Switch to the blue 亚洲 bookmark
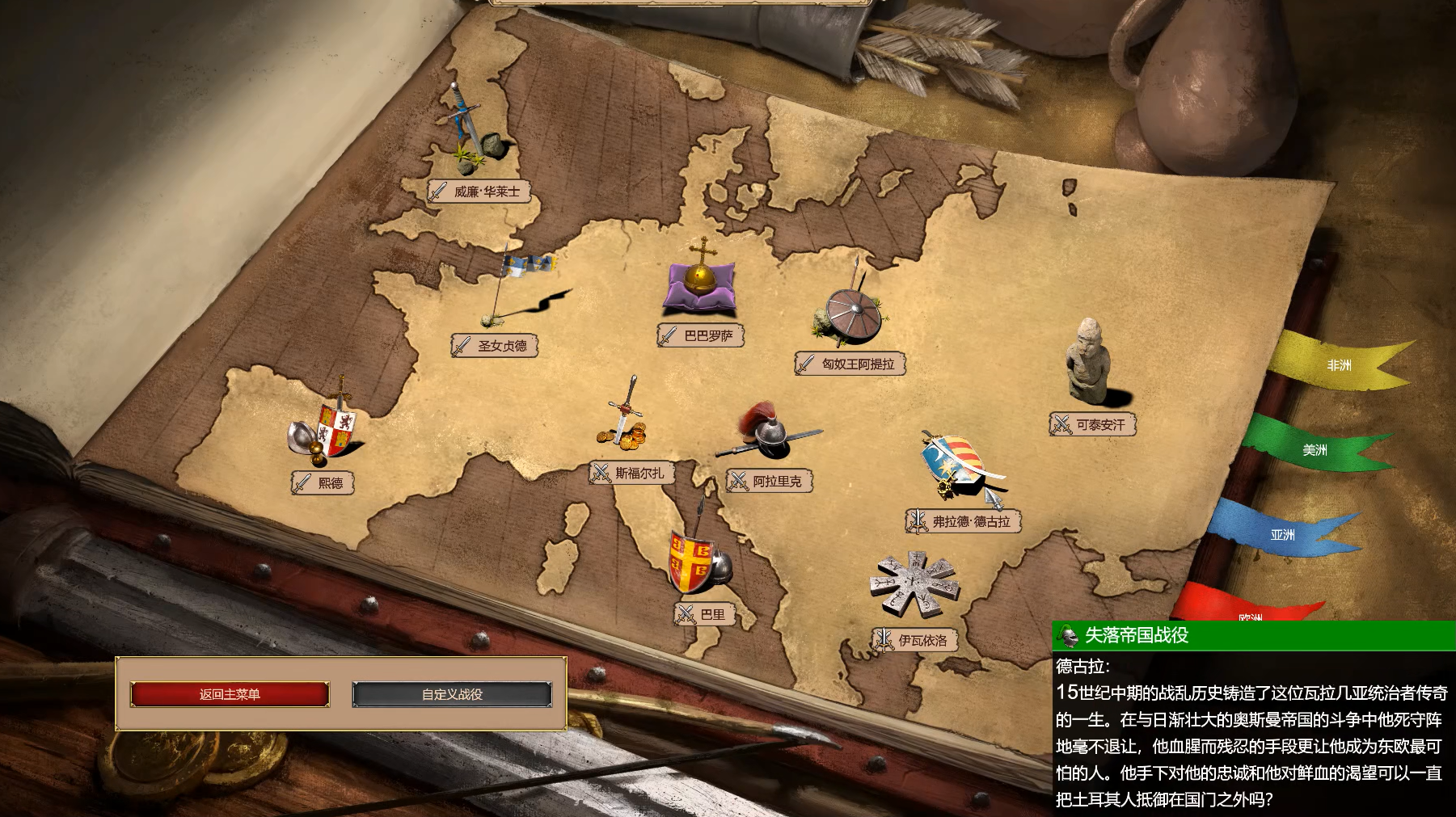 (x=1282, y=535)
